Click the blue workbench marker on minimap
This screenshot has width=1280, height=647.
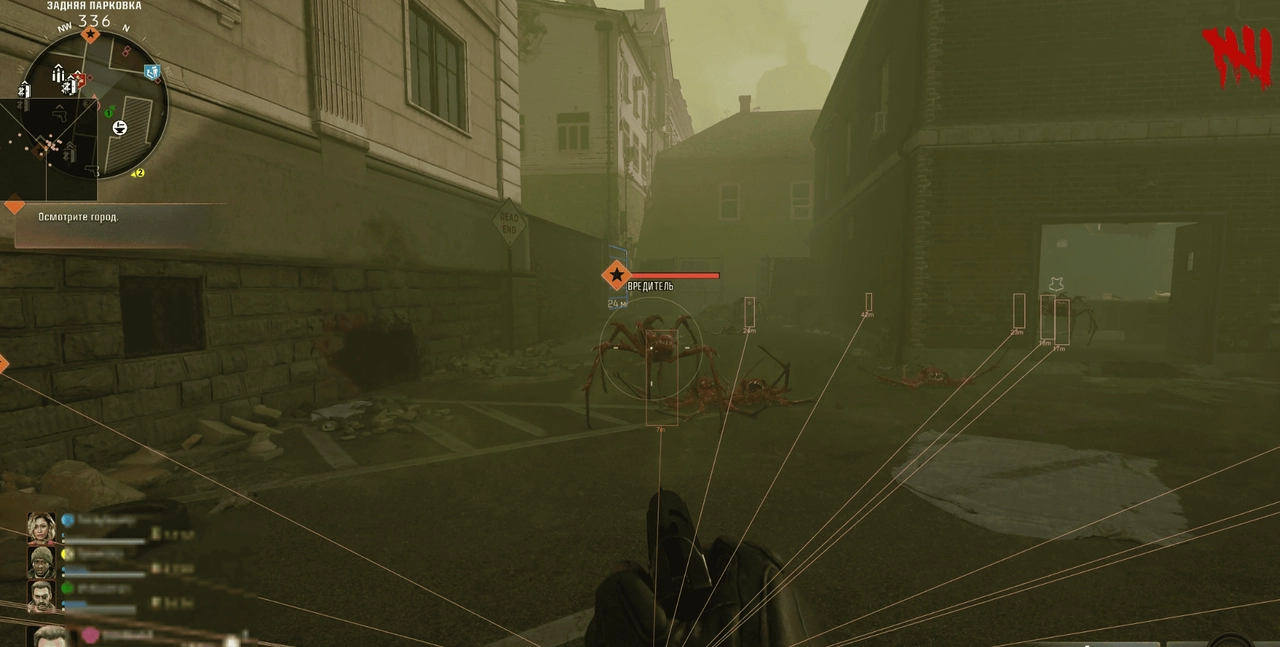click(152, 72)
